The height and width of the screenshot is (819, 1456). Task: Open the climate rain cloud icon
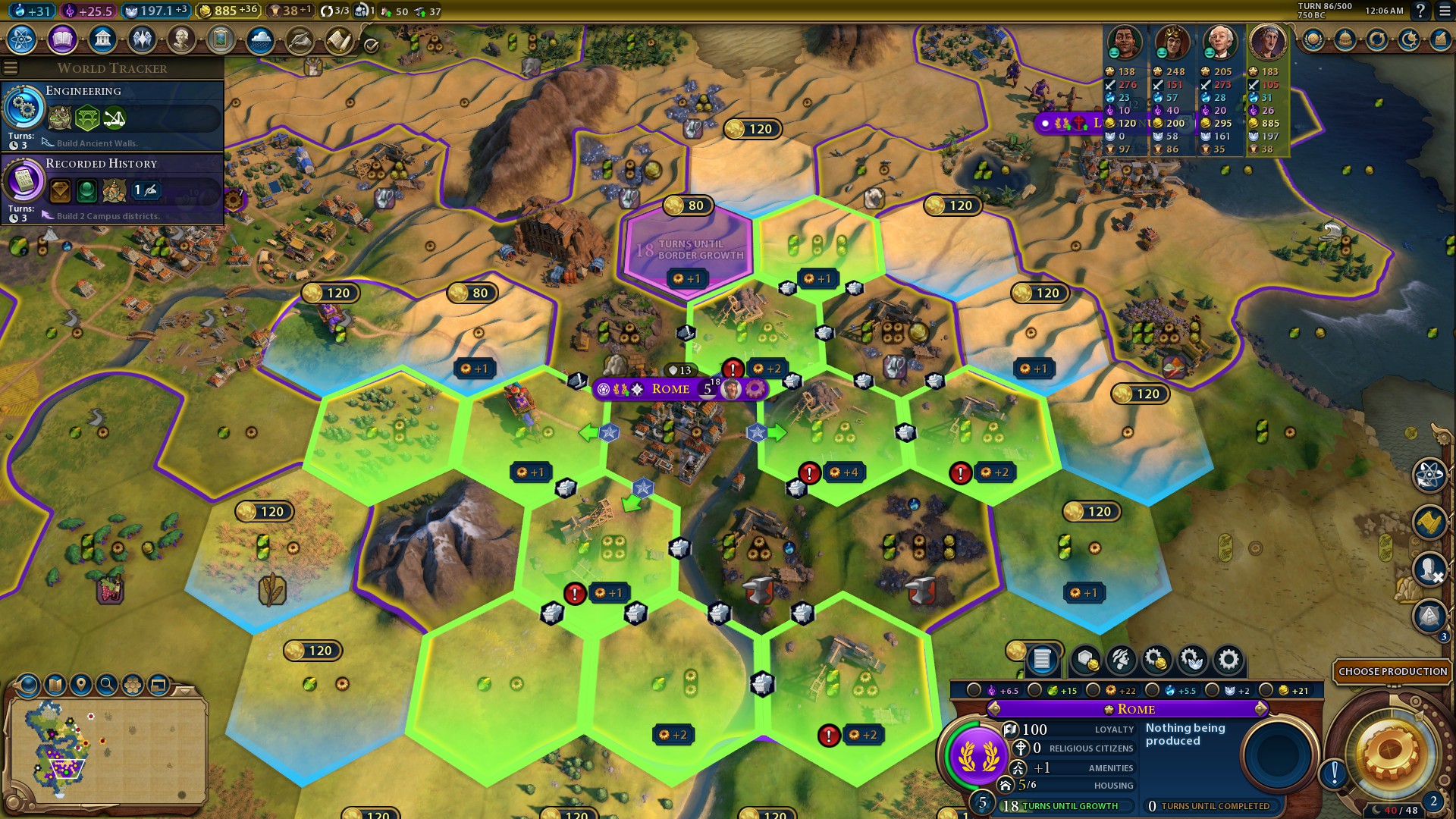(x=260, y=39)
